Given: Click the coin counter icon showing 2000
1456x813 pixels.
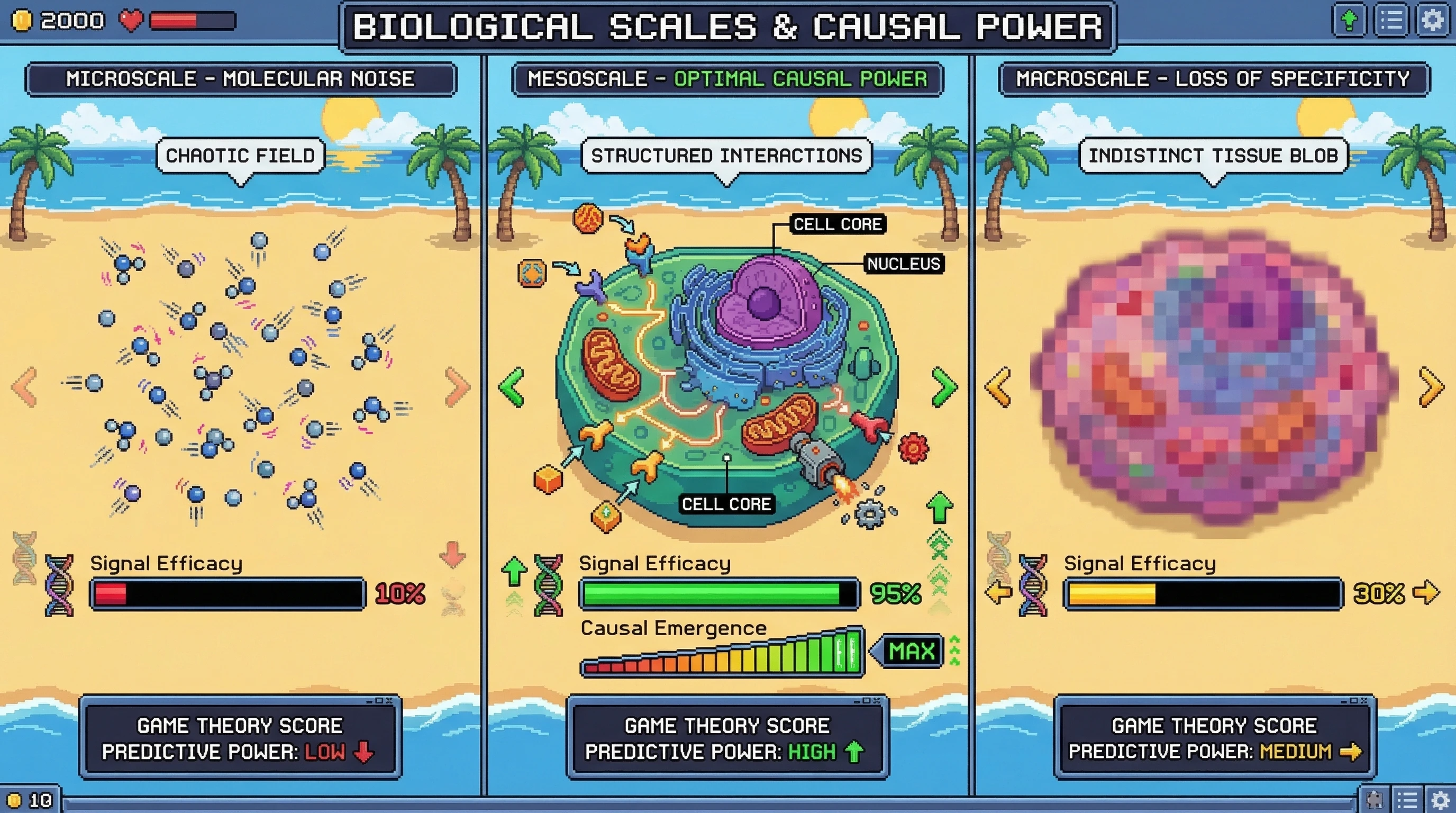Looking at the screenshot, I should (24, 21).
